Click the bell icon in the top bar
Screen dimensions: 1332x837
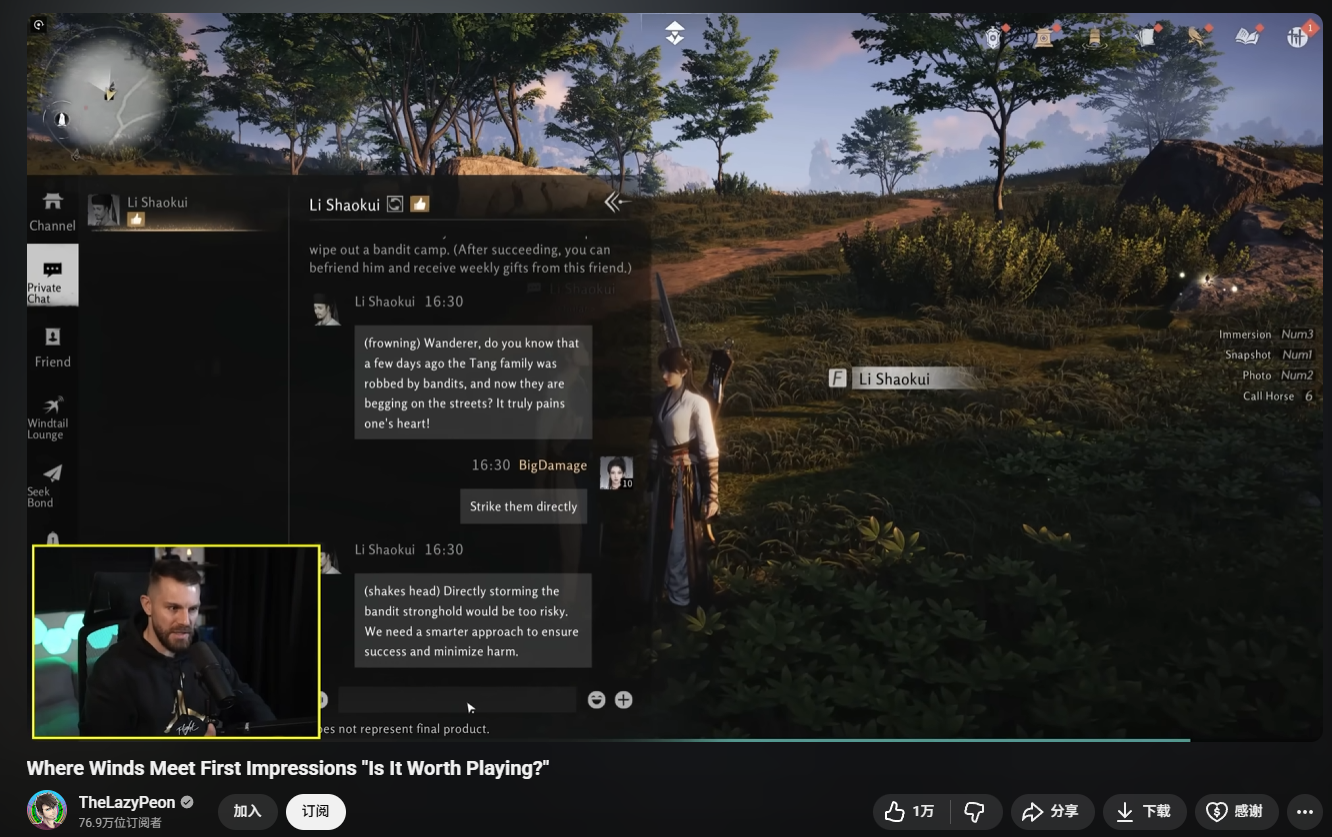(x=1094, y=37)
